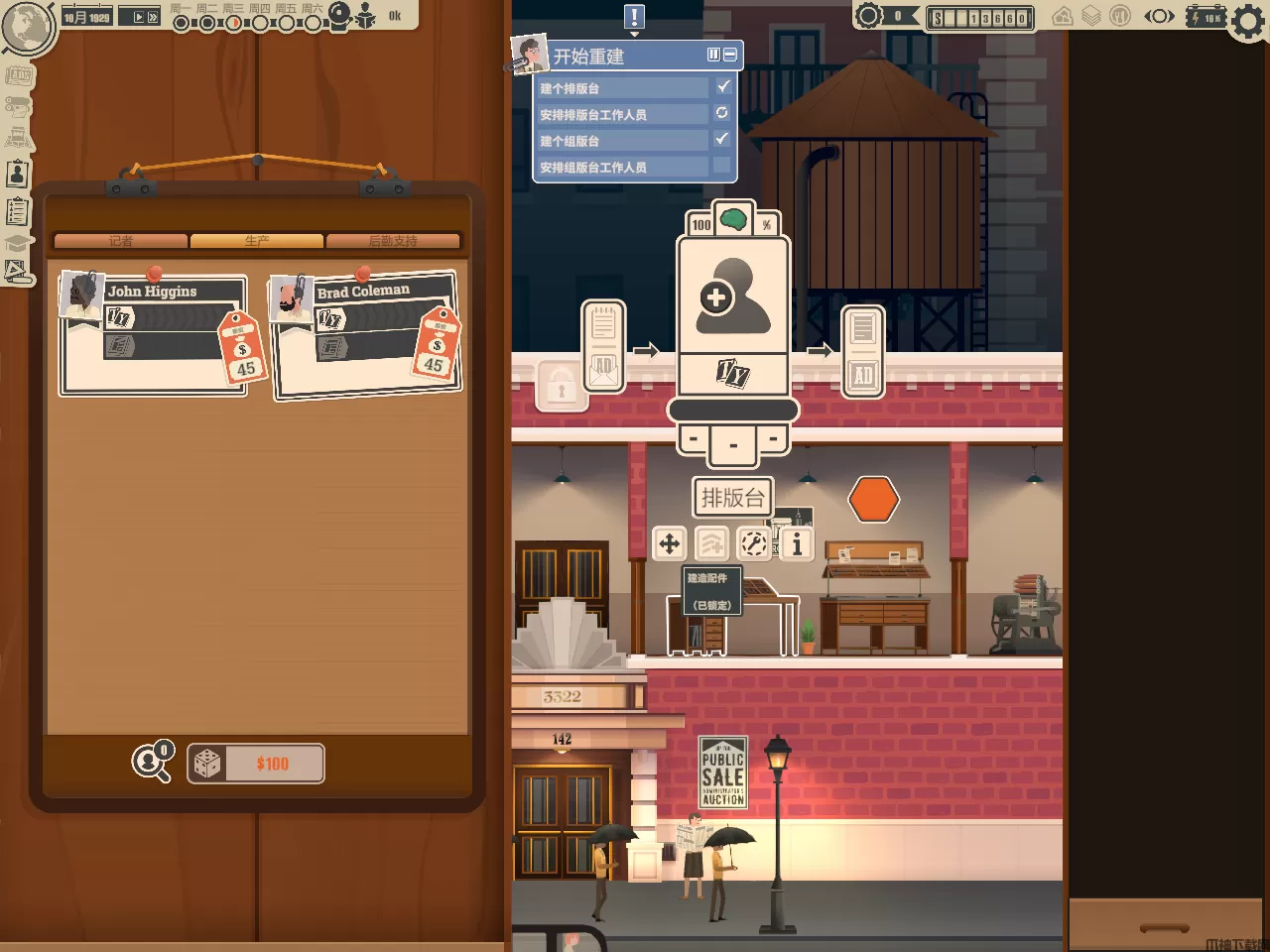The image size is (1270, 952).
Task: Move the 排版台 with the arrows button
Action: 670,543
